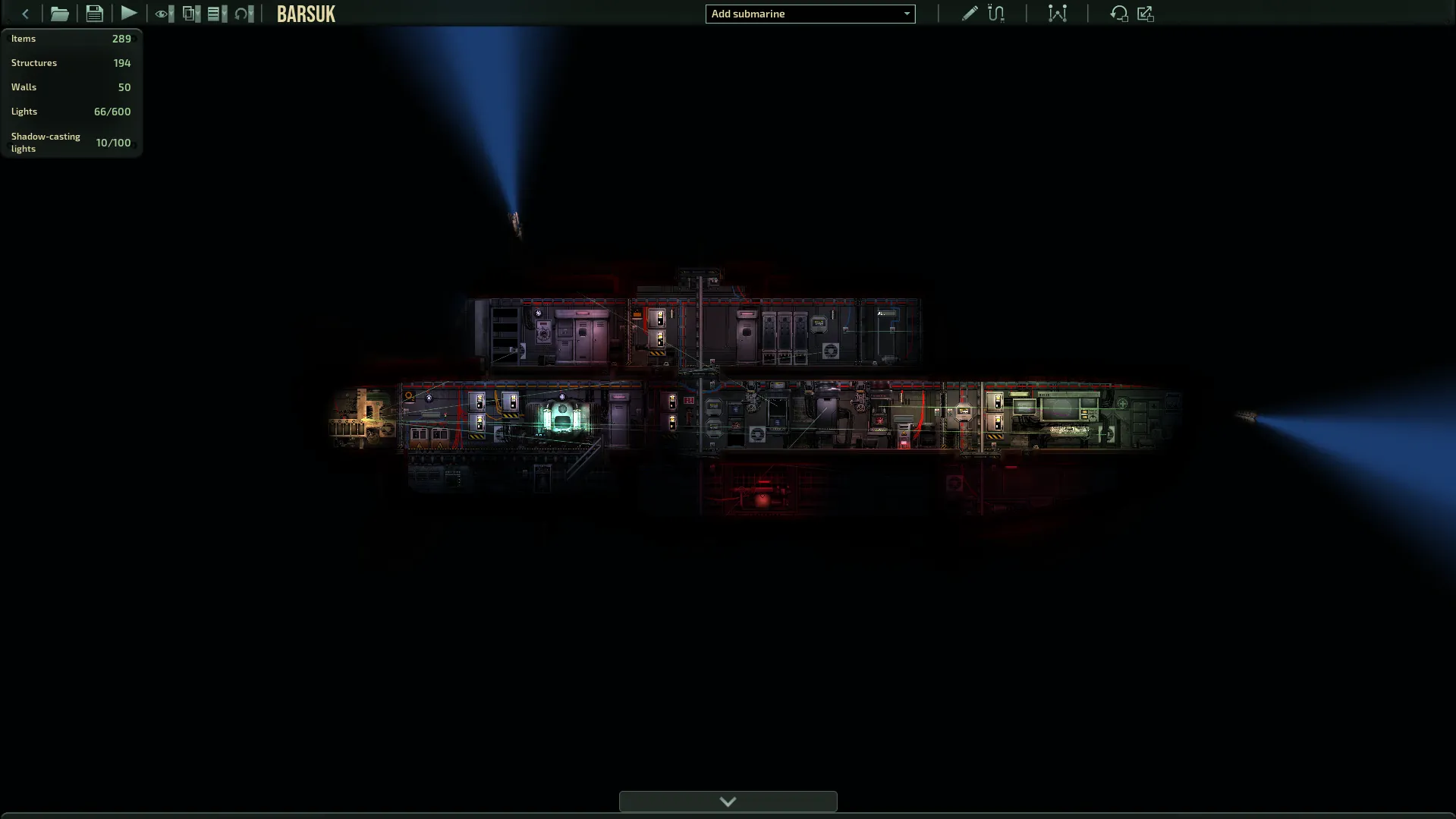Activate the waypoint nodes tool

1057,14
